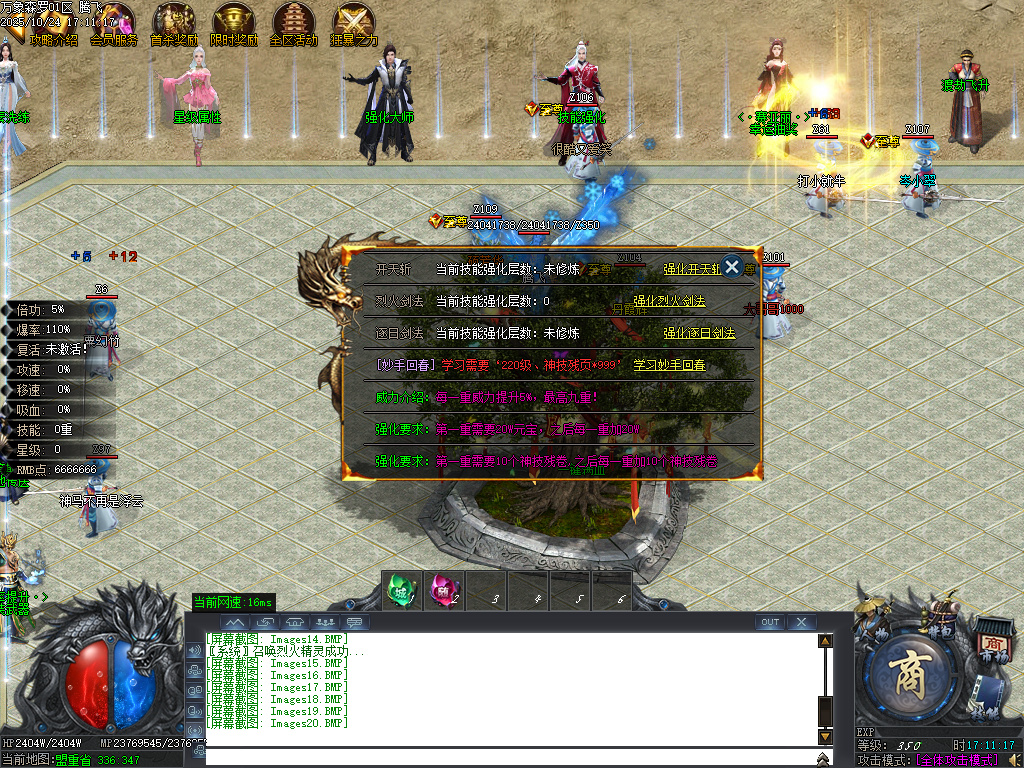Choose 学习妙手回春 in the dialog
This screenshot has width=1024, height=768.
(x=669, y=365)
